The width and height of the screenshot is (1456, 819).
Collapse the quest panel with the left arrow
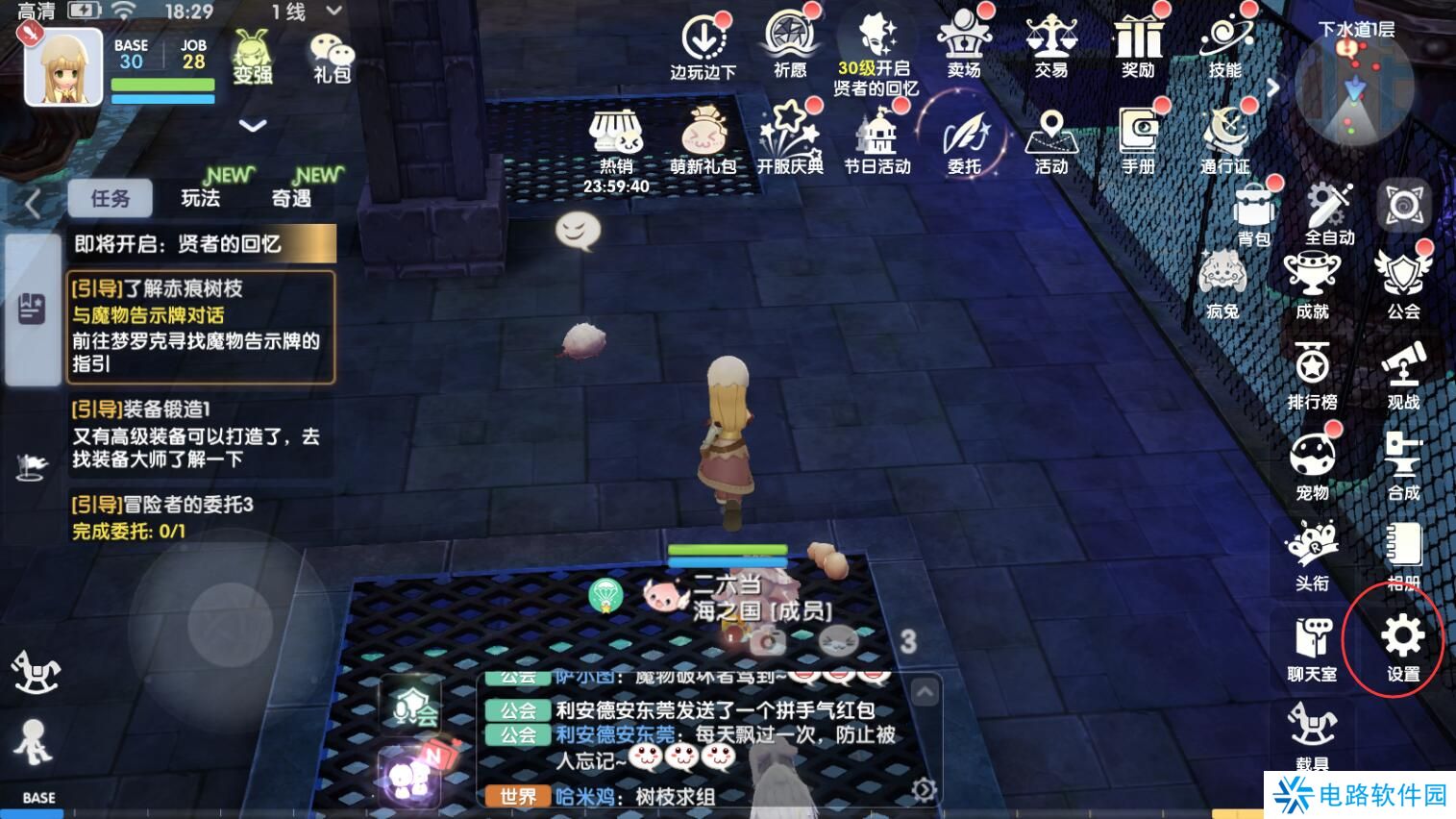31,204
